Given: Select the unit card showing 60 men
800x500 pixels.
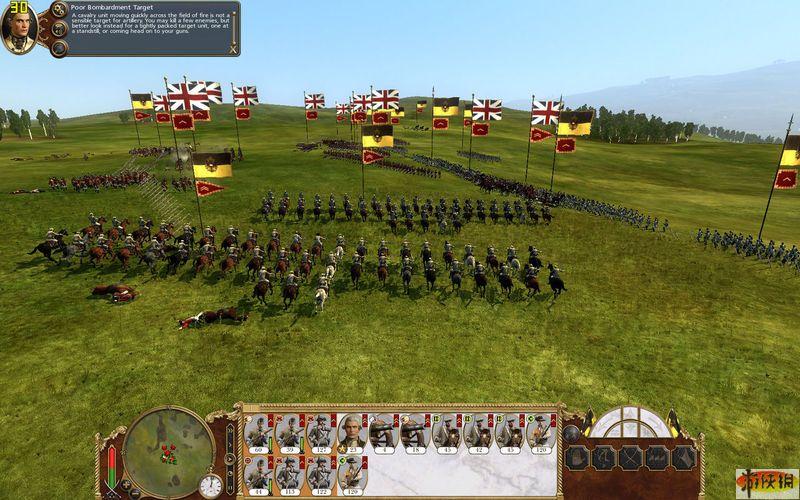Looking at the screenshot, I should (258, 433).
